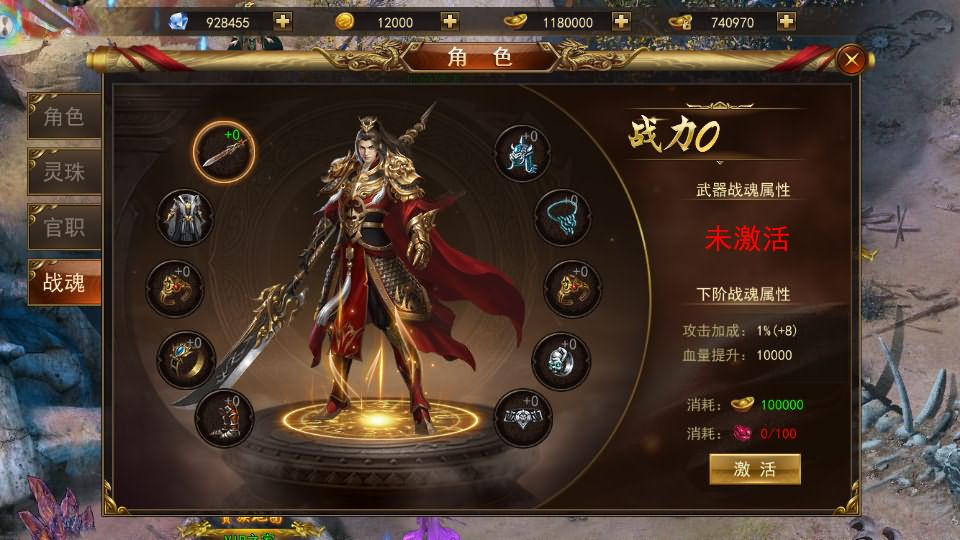Open the 灵珠 tab
Viewport: 960px width, 540px height.
64,172
